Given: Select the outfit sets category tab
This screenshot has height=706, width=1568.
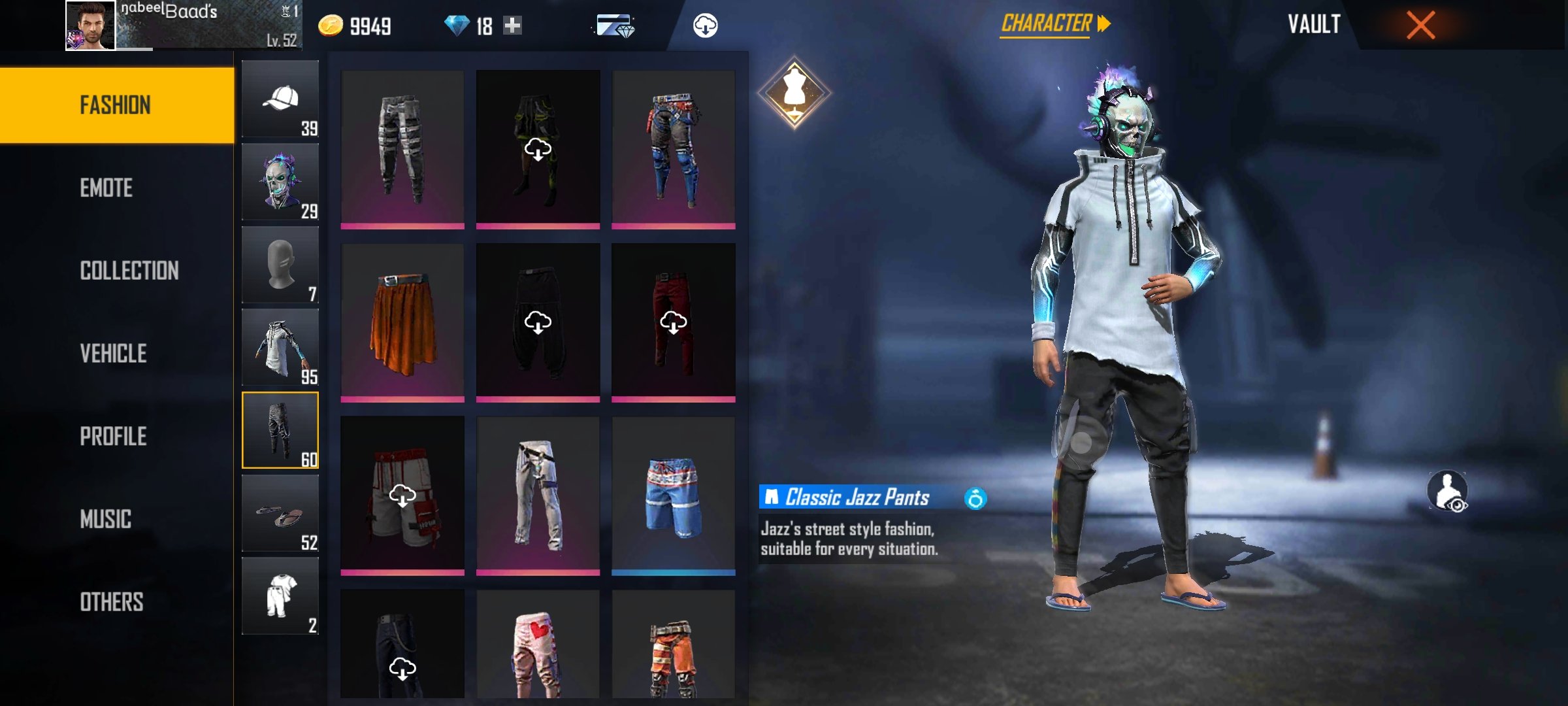Looking at the screenshot, I should click(280, 596).
